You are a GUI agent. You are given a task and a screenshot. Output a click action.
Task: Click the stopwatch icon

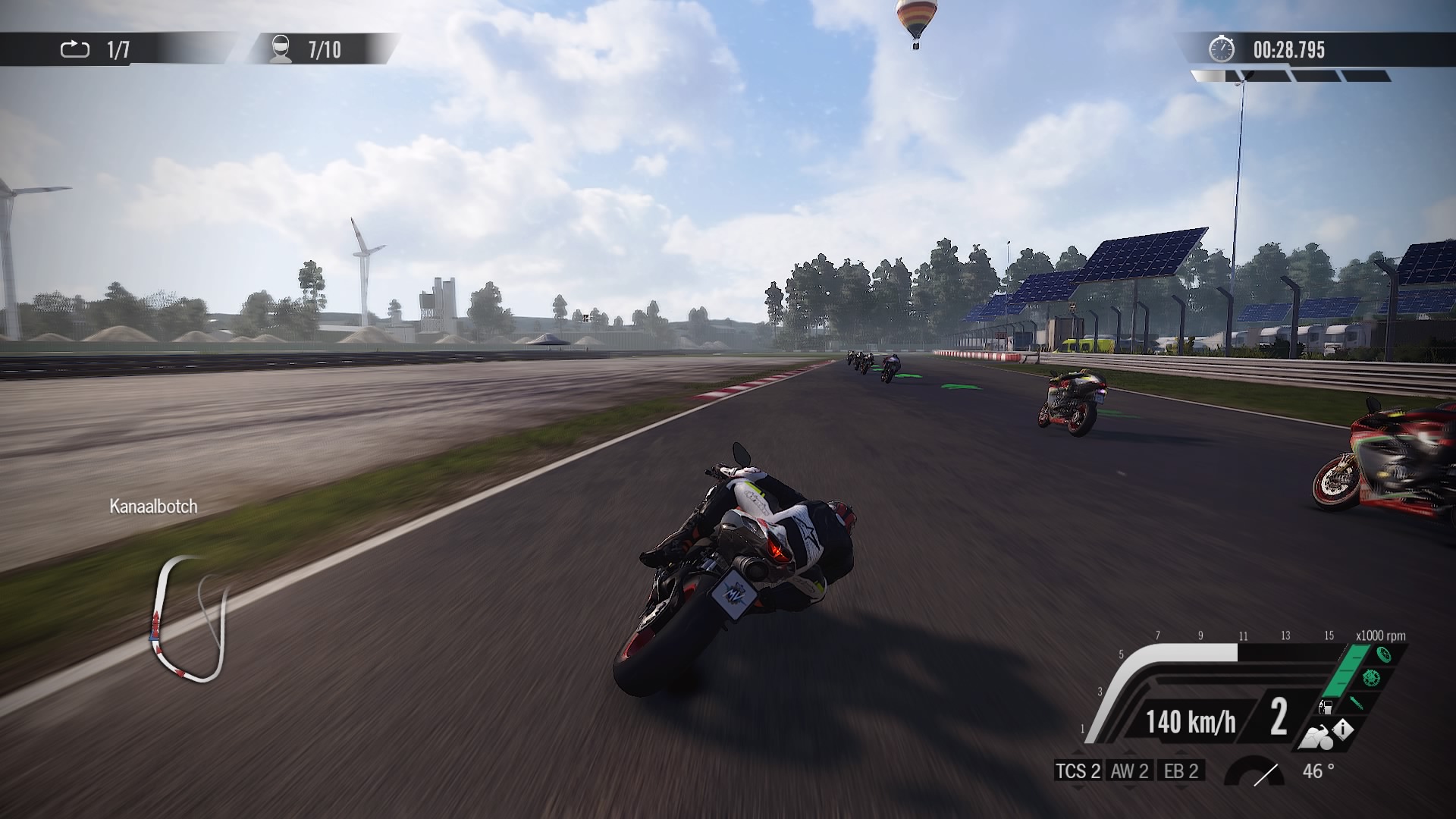1221,49
